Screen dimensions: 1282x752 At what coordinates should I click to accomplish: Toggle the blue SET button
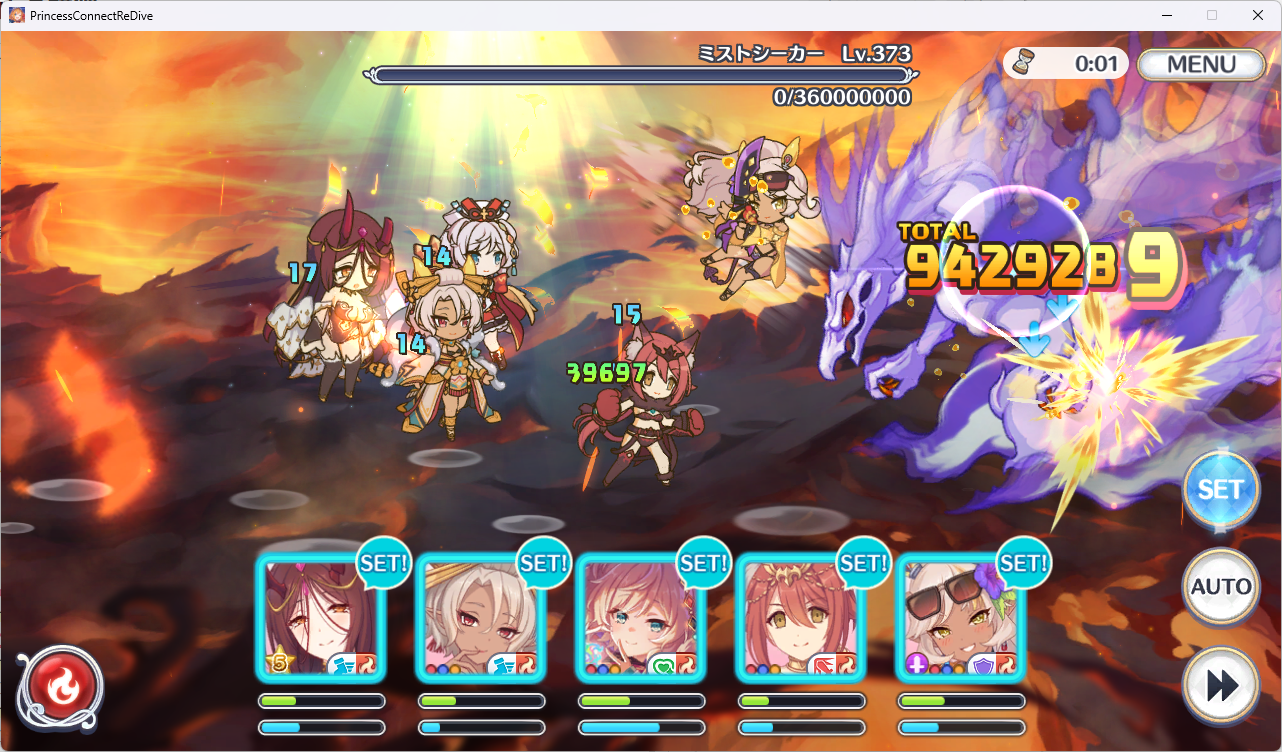click(x=1220, y=490)
